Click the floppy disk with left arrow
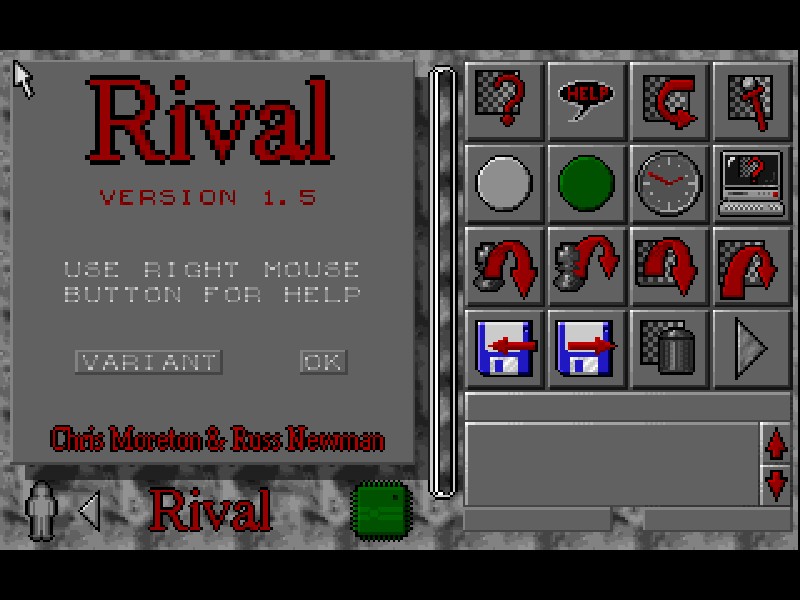This screenshot has width=800, height=600. (x=505, y=349)
